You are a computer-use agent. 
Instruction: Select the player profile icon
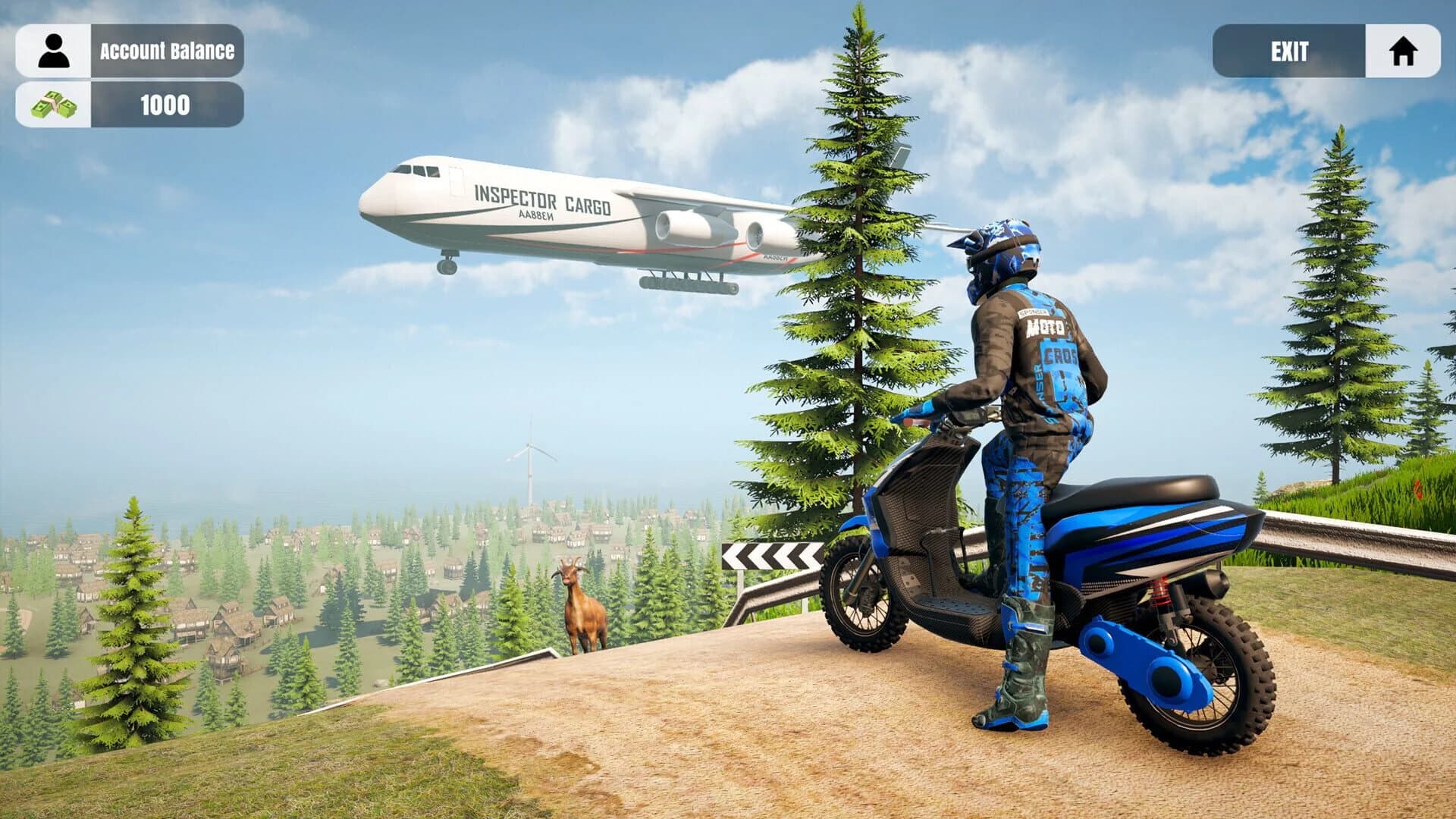[51, 48]
